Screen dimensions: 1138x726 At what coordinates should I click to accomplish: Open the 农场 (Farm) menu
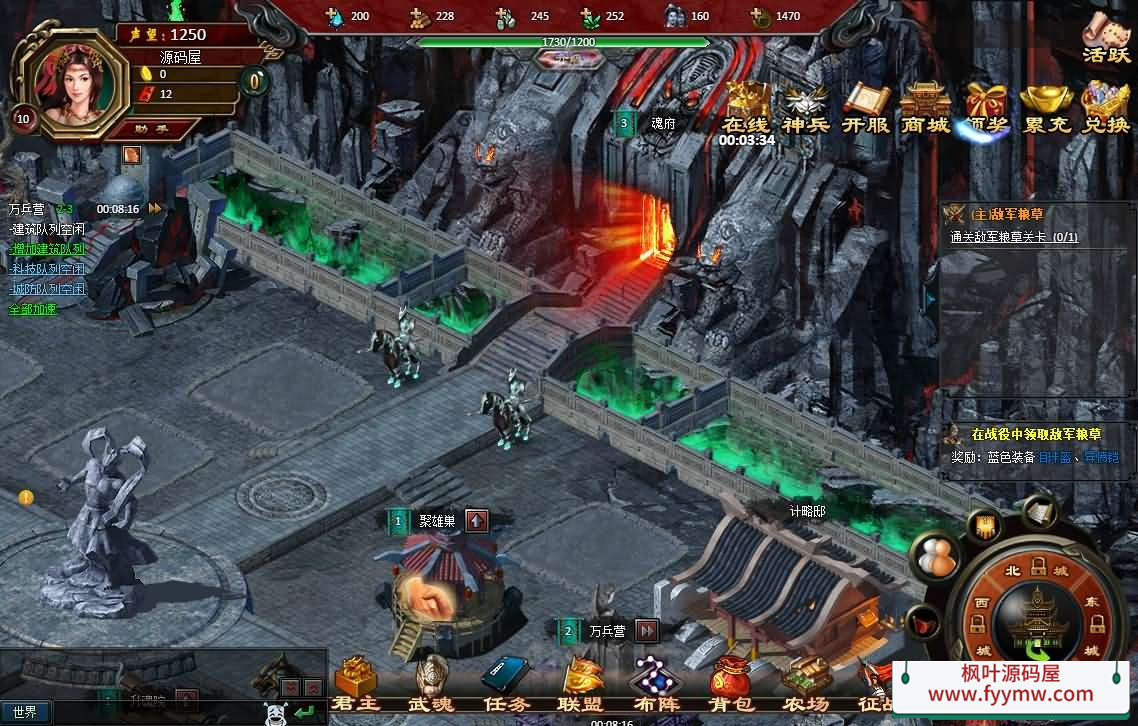[806, 682]
